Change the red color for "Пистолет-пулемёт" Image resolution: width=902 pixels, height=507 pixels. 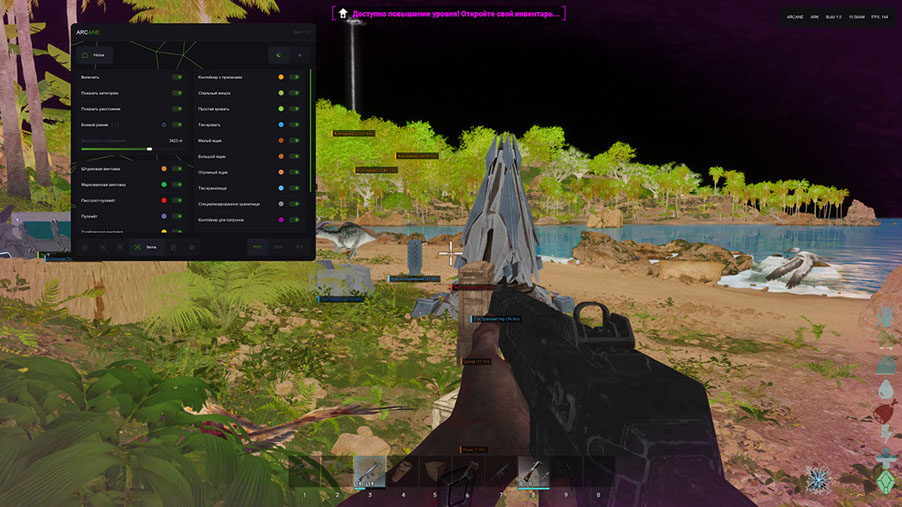point(163,200)
